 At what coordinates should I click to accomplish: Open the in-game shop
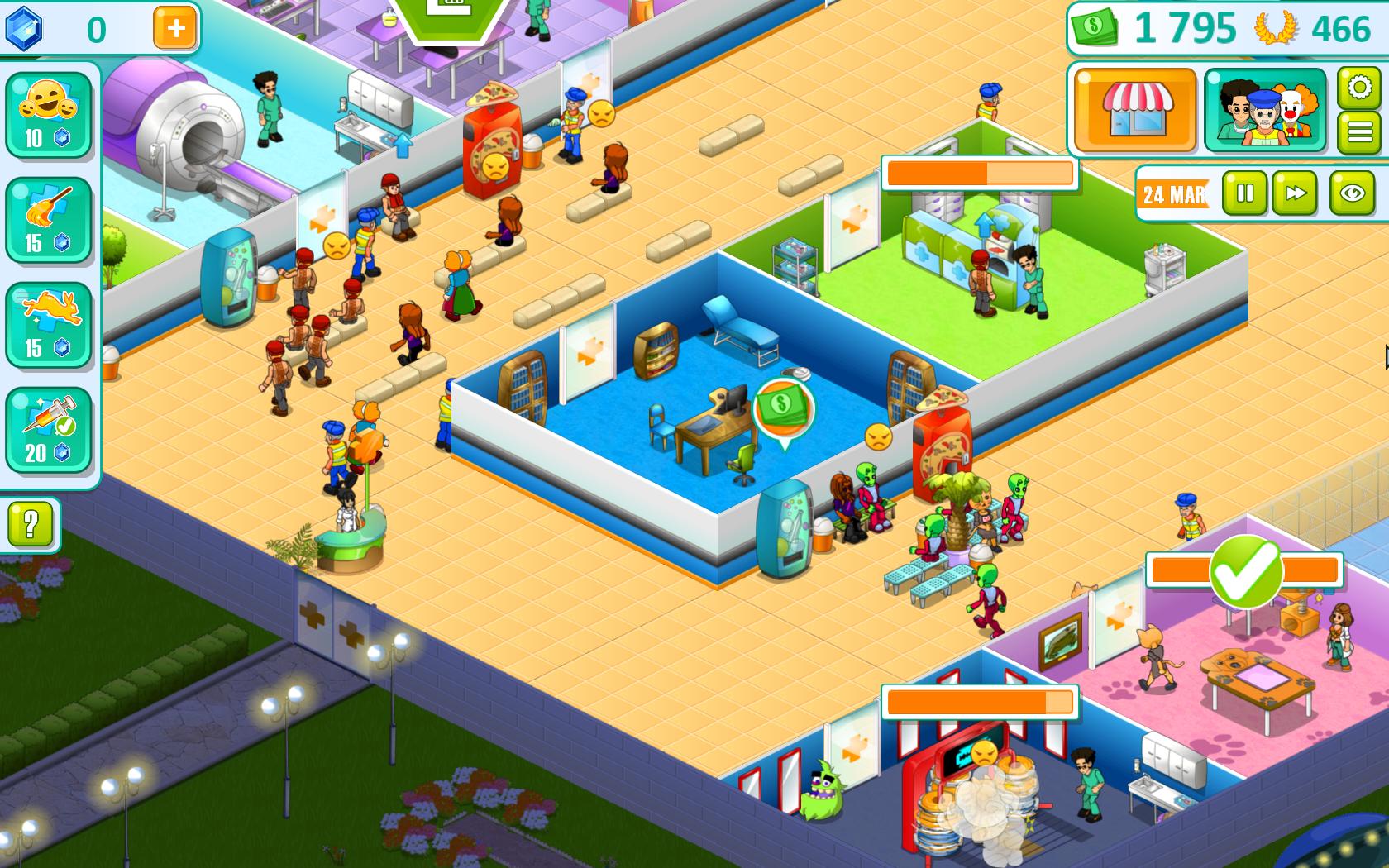pyautogui.click(x=1134, y=112)
